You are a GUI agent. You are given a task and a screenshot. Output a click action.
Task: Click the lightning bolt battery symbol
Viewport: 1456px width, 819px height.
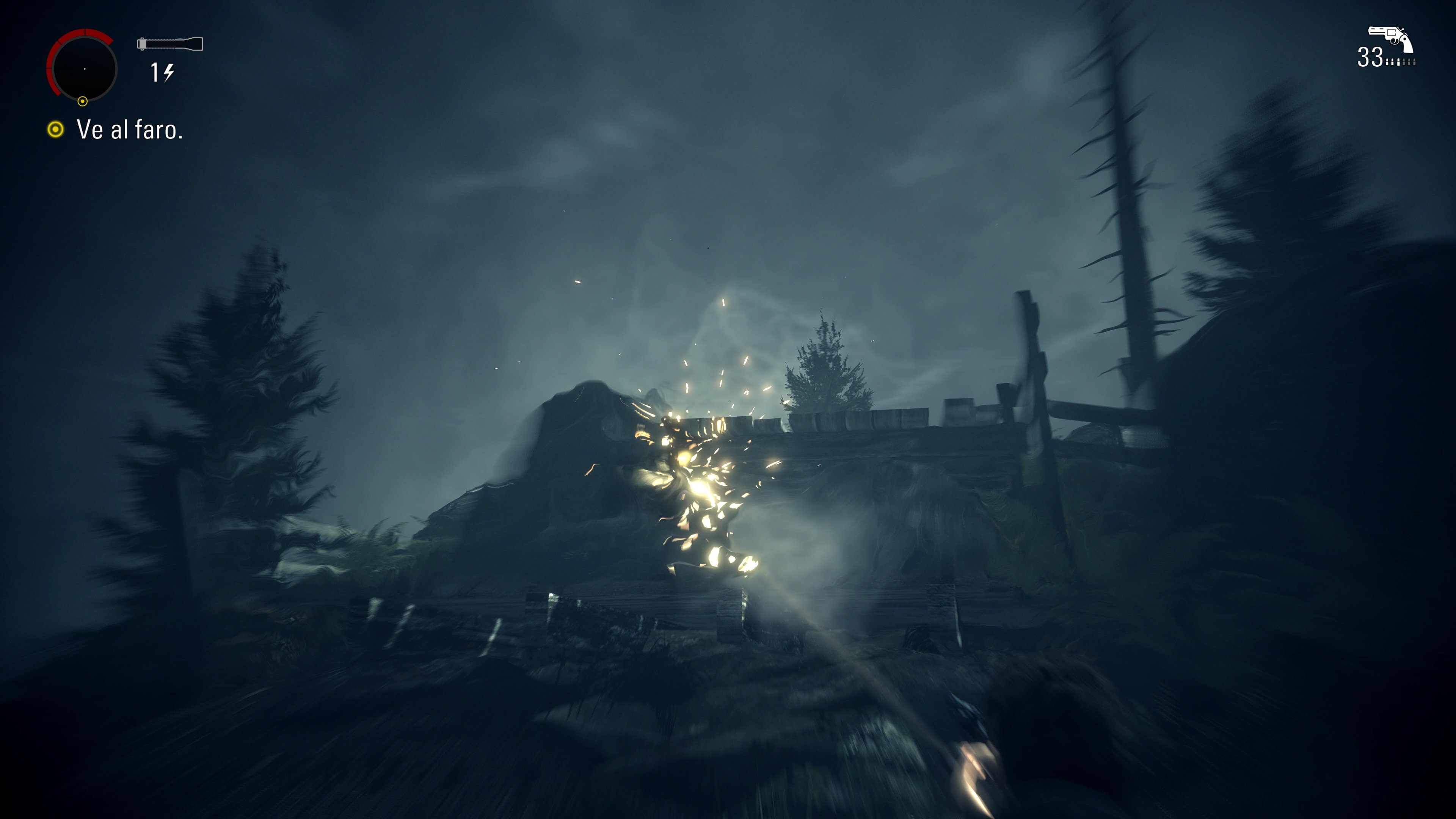click(169, 72)
